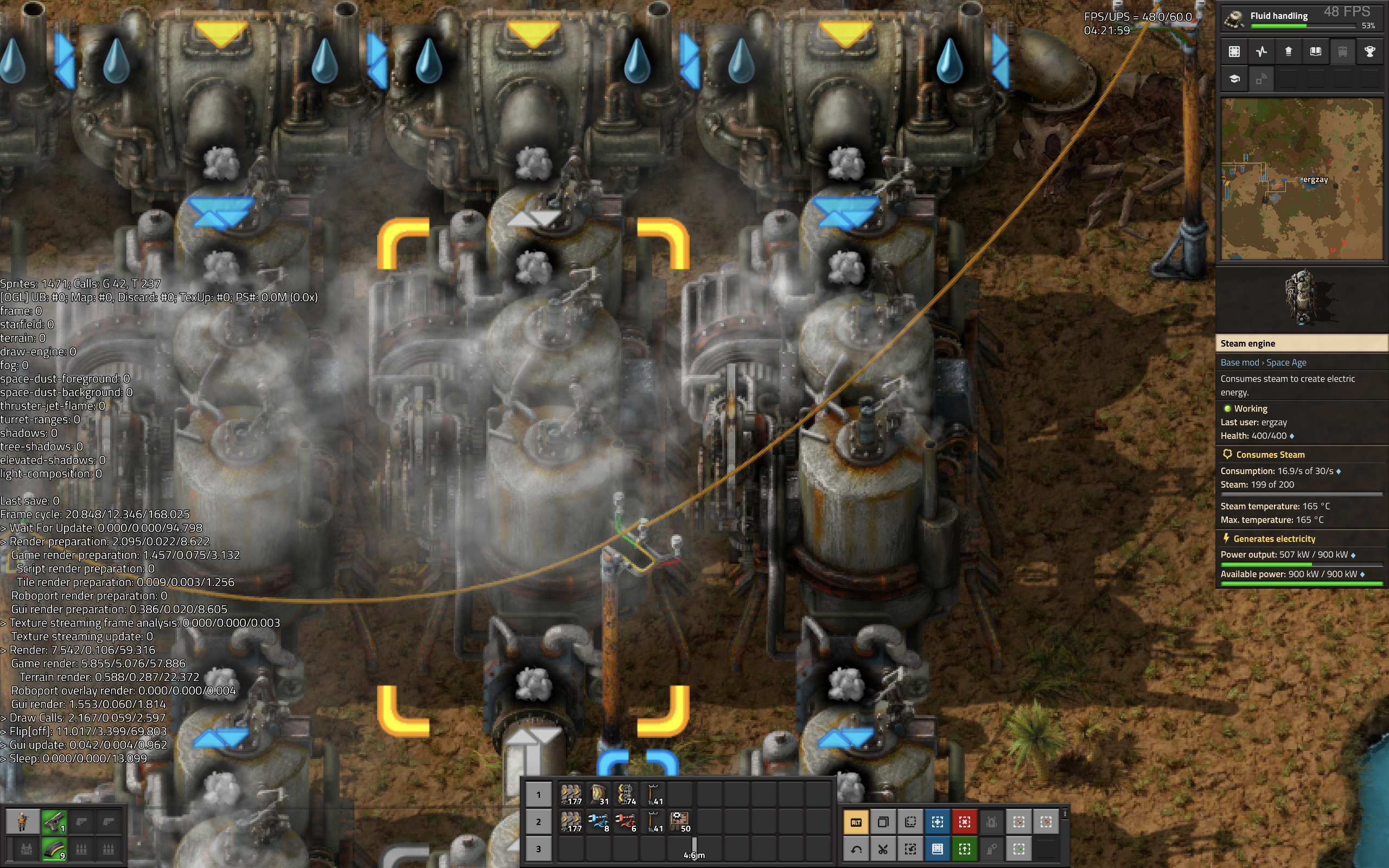This screenshot has height=868, width=1389.
Task: Open character panel via engineer portrait
Action: (22, 821)
